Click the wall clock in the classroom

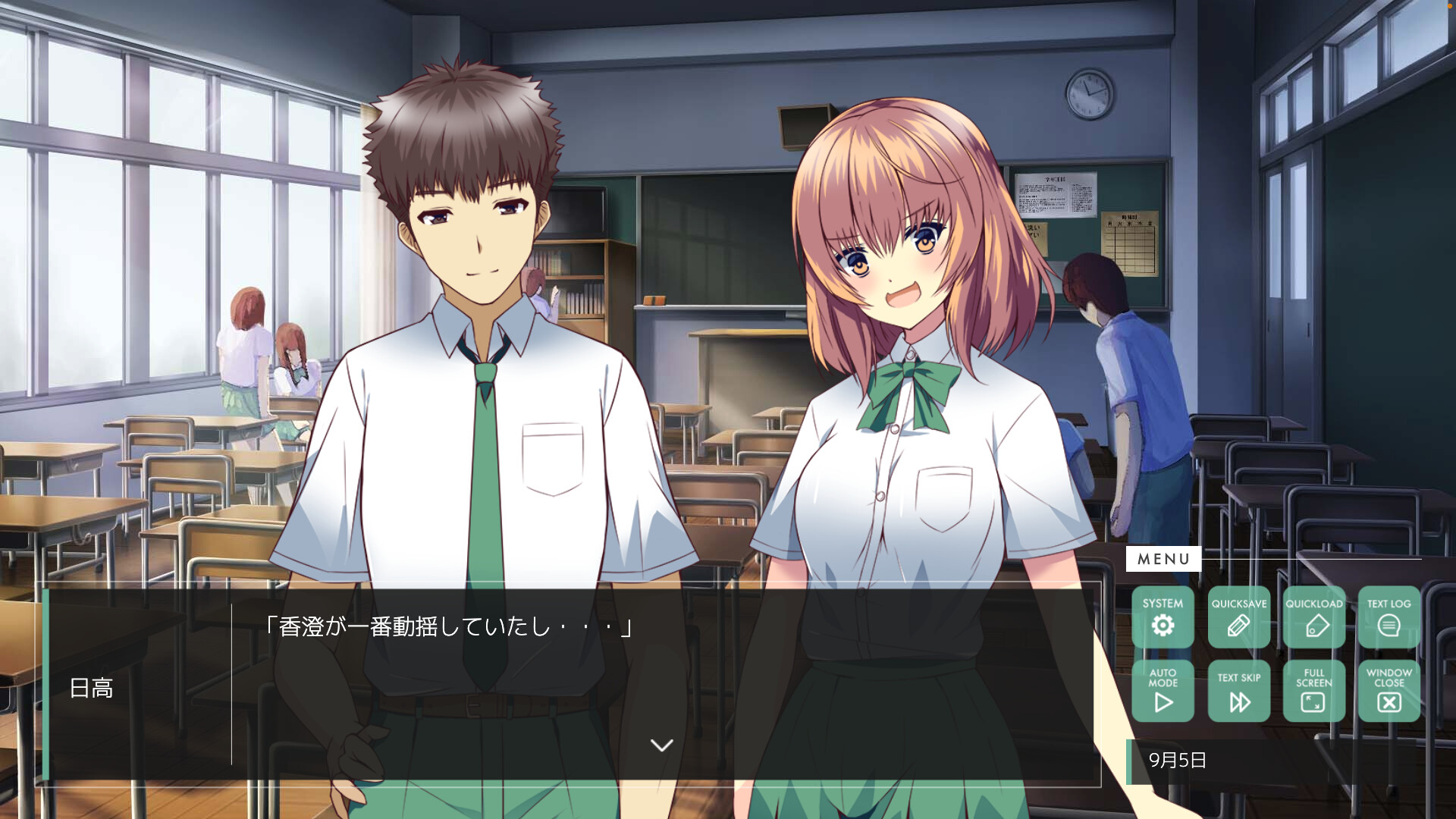tap(1090, 95)
